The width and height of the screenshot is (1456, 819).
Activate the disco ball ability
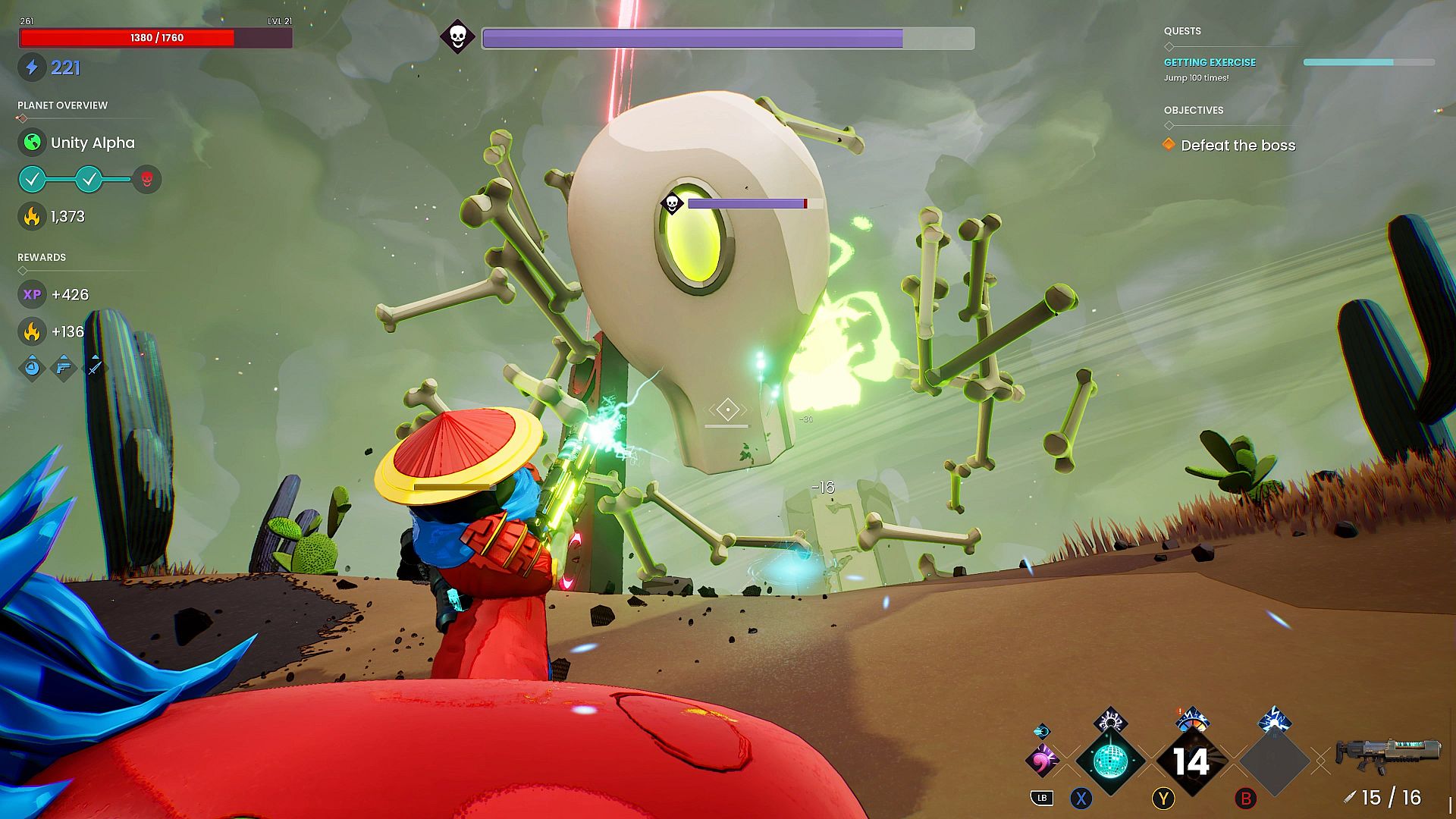click(x=1110, y=761)
